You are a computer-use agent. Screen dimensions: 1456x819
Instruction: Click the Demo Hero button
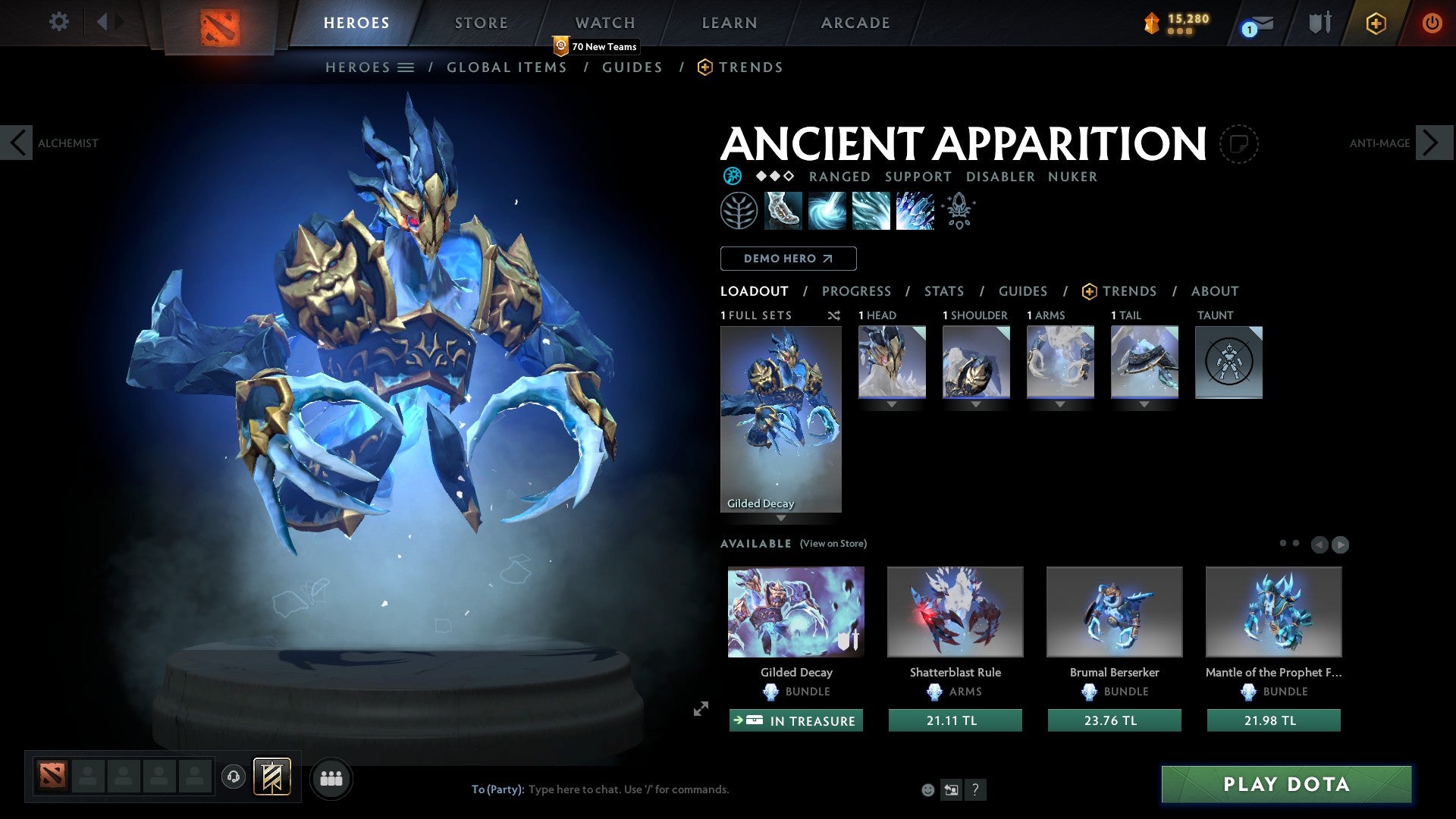(788, 258)
